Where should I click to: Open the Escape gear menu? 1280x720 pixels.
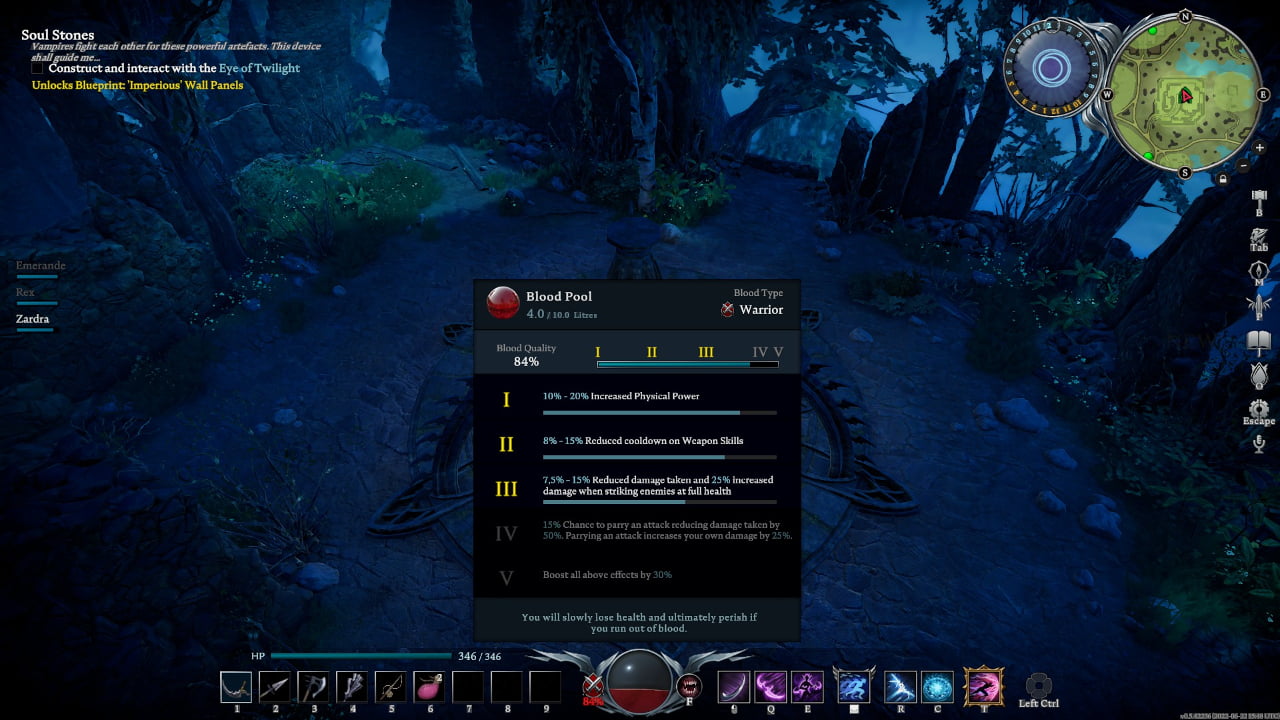tap(1258, 409)
